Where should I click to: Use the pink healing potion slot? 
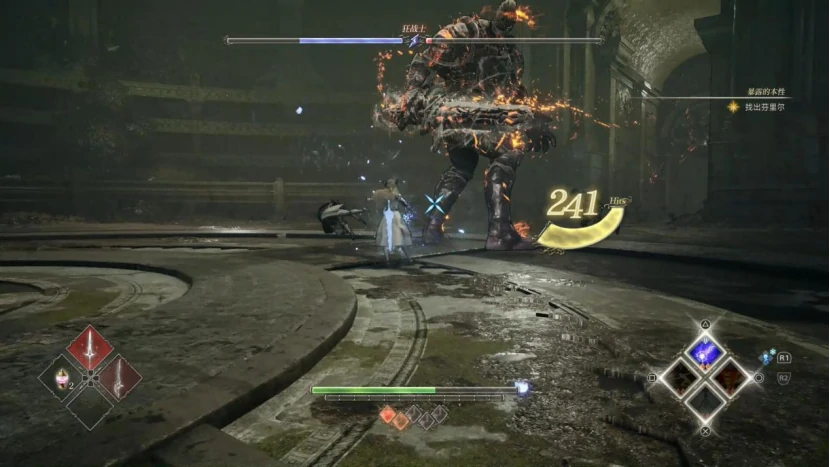click(60, 378)
